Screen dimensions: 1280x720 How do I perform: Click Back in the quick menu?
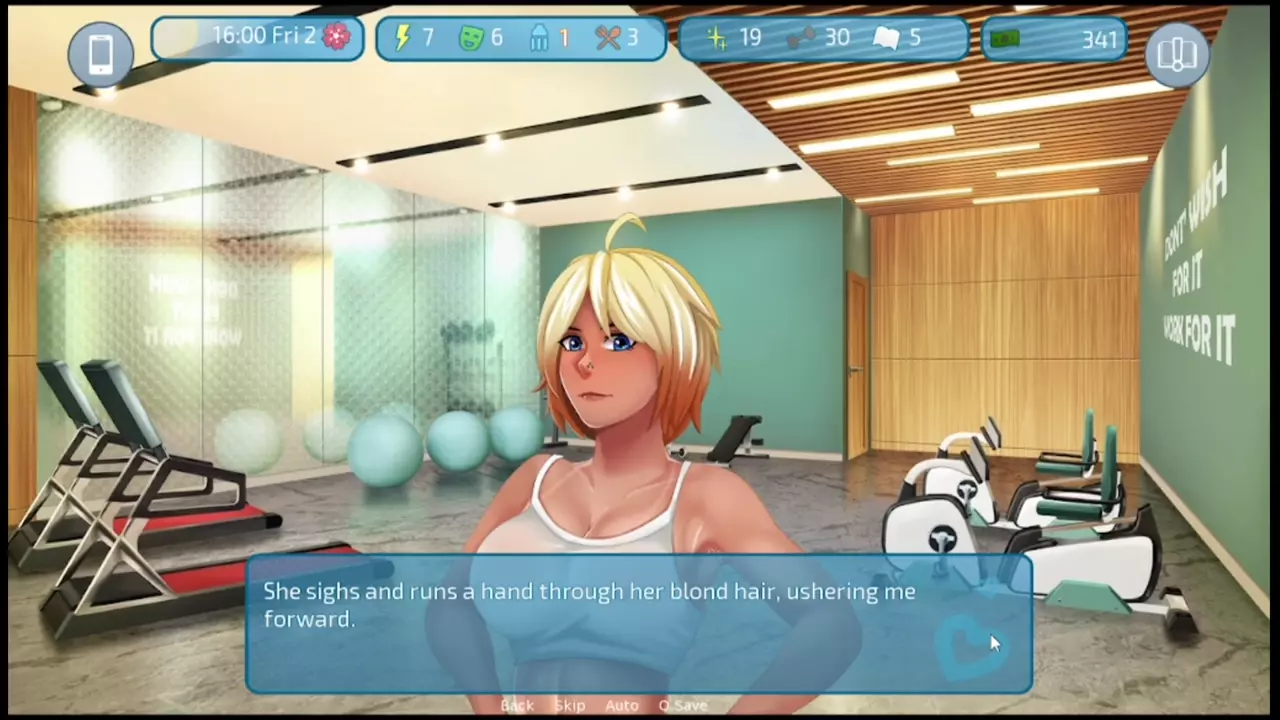coord(517,705)
